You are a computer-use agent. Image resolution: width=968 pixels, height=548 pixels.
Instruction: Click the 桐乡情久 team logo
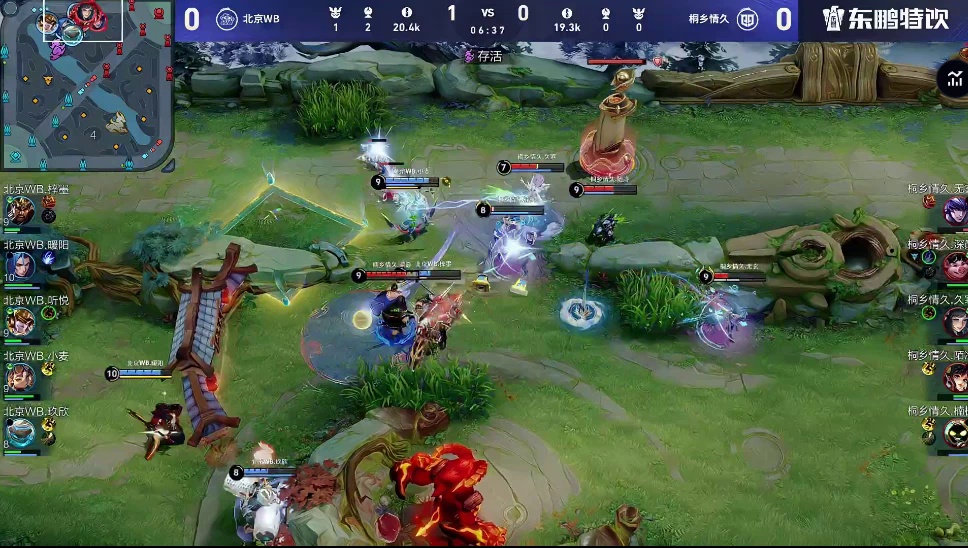click(747, 19)
